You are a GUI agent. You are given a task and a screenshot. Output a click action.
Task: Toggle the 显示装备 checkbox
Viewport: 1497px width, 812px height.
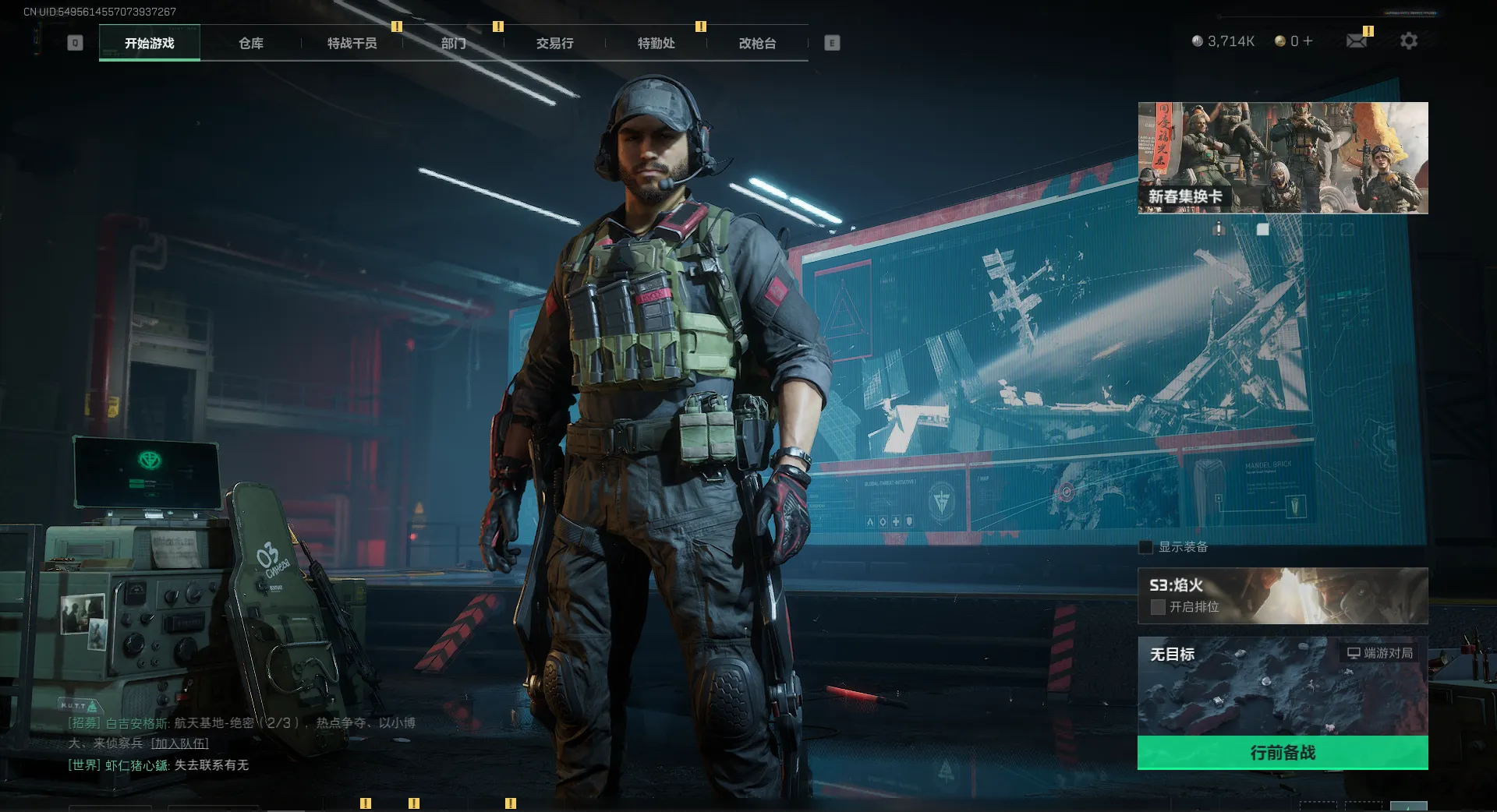coord(1146,547)
